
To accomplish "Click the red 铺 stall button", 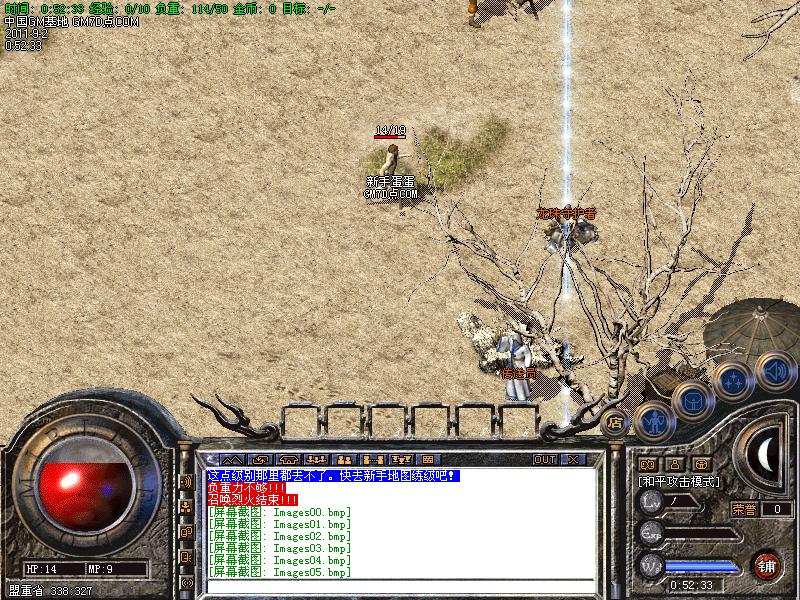I will (767, 563).
